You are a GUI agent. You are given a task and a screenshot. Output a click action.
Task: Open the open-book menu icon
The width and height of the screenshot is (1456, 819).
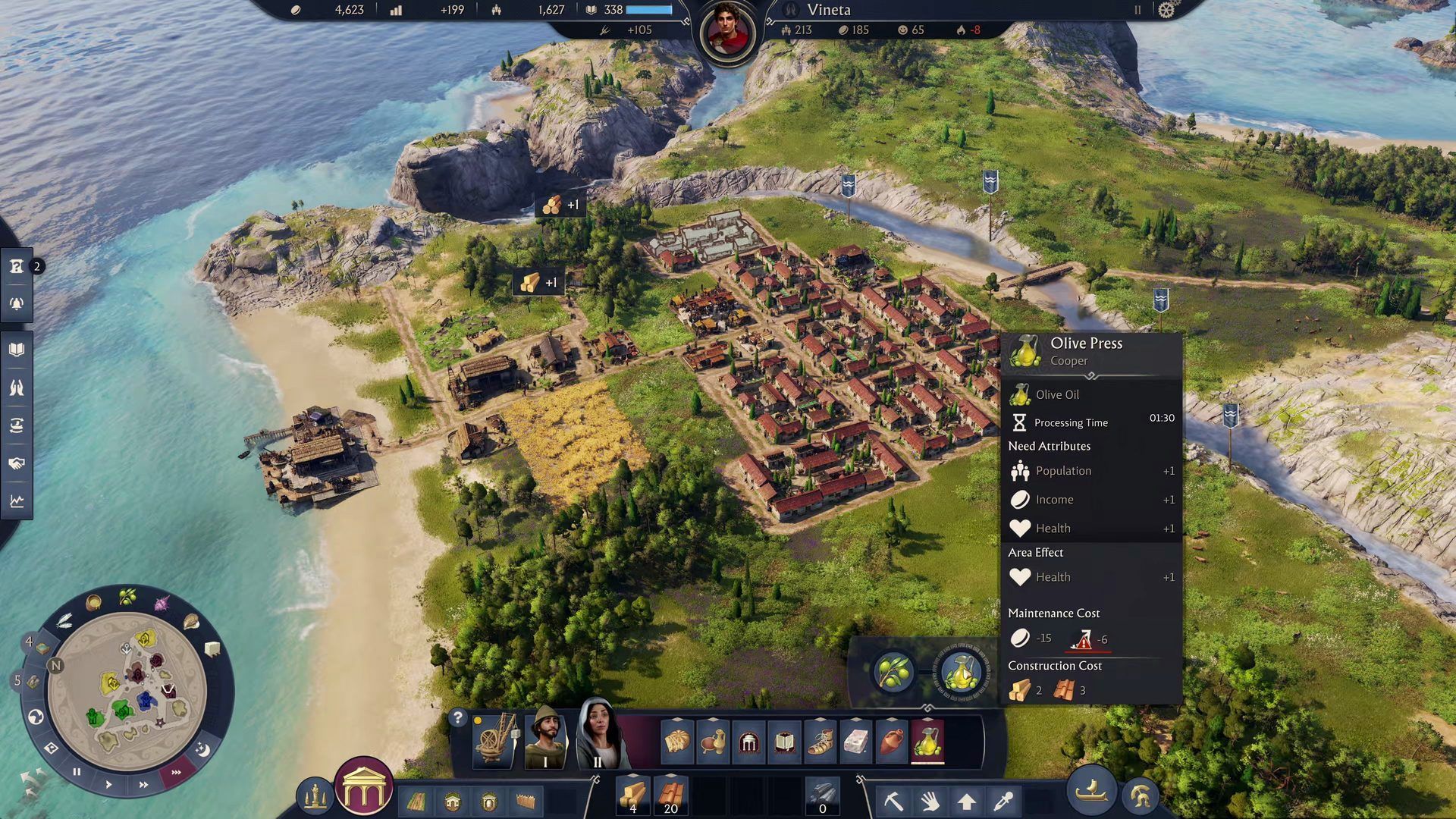17,350
